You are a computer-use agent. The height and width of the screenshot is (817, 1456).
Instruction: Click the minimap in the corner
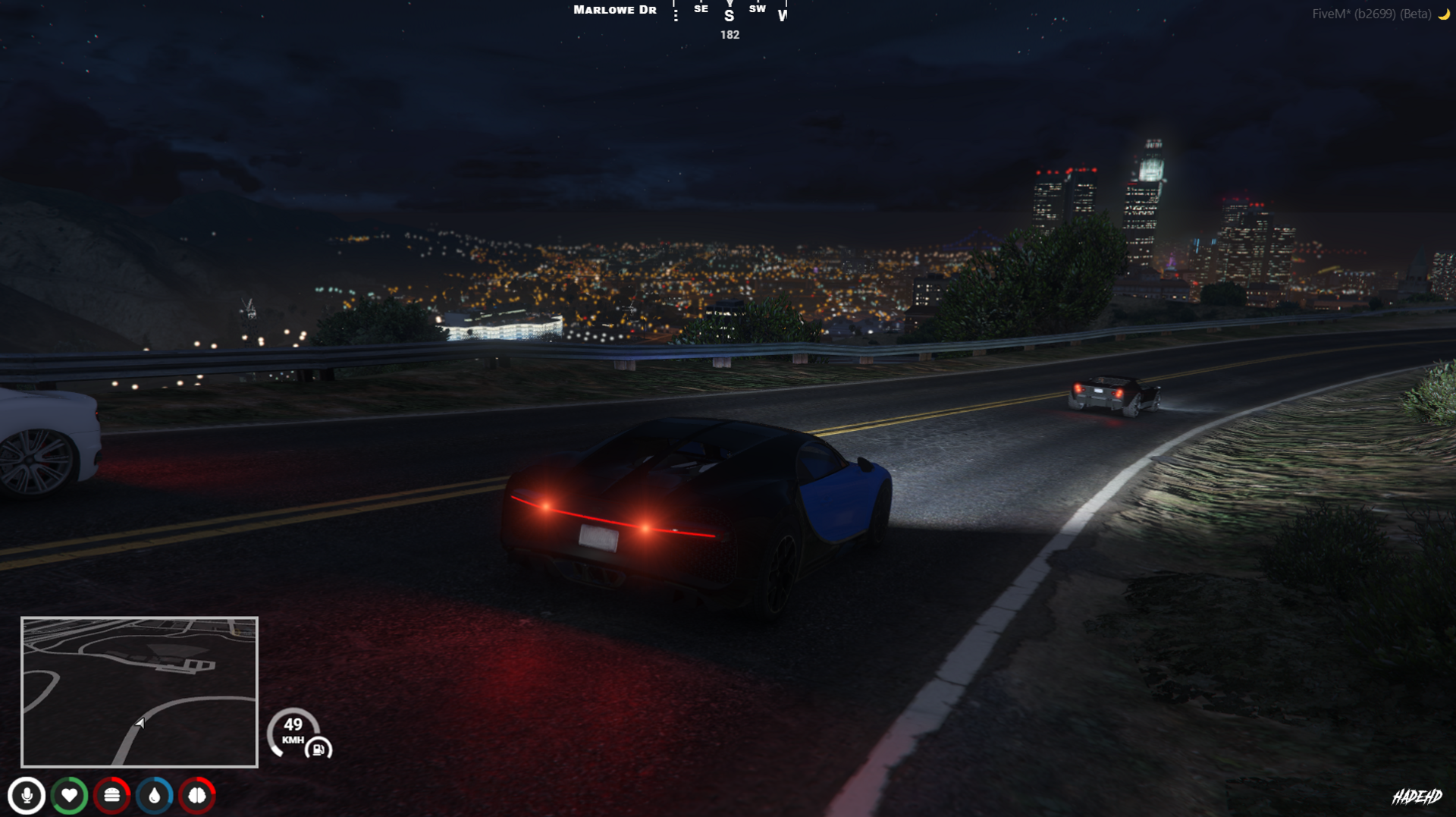tap(140, 692)
